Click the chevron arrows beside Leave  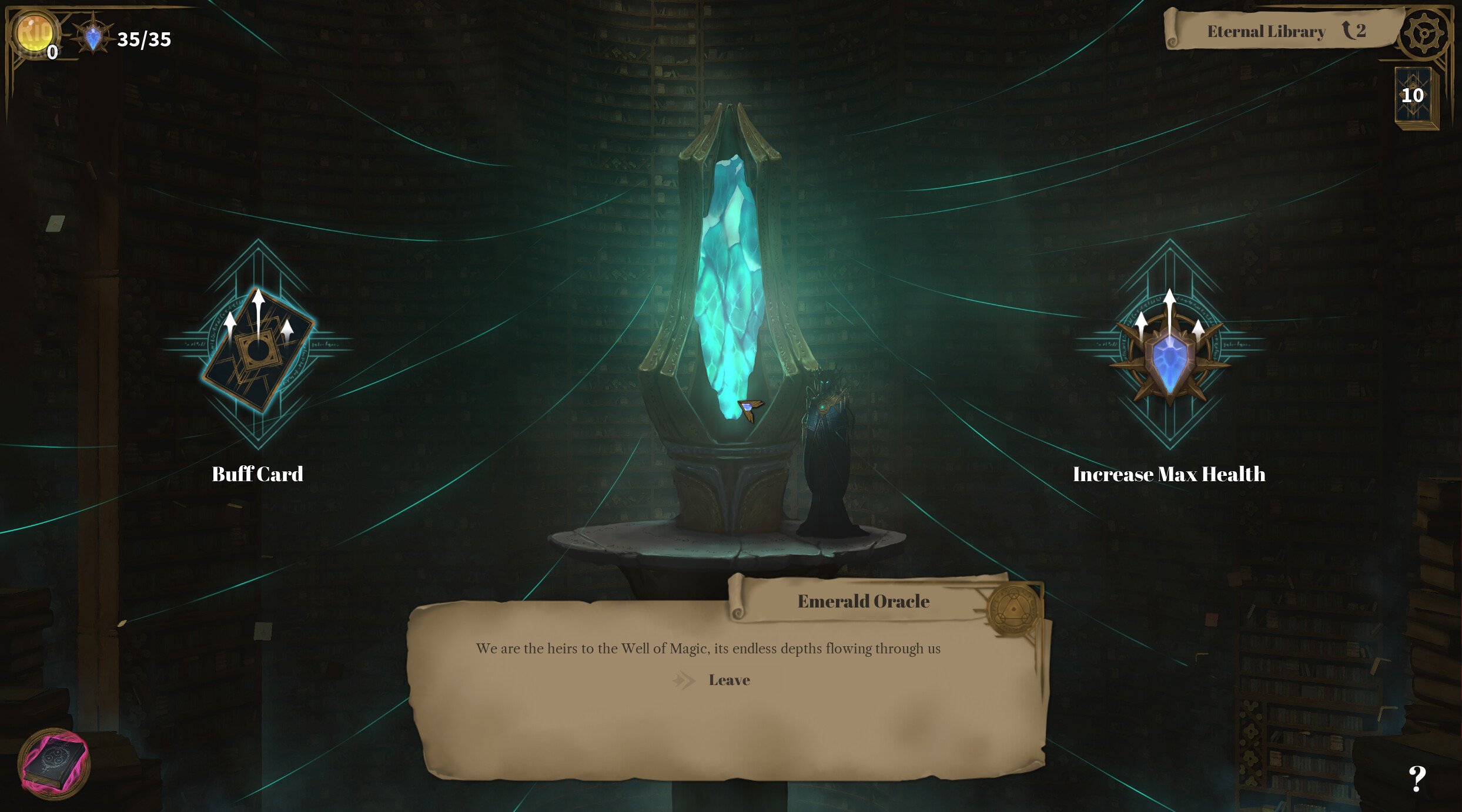pyautogui.click(x=684, y=680)
